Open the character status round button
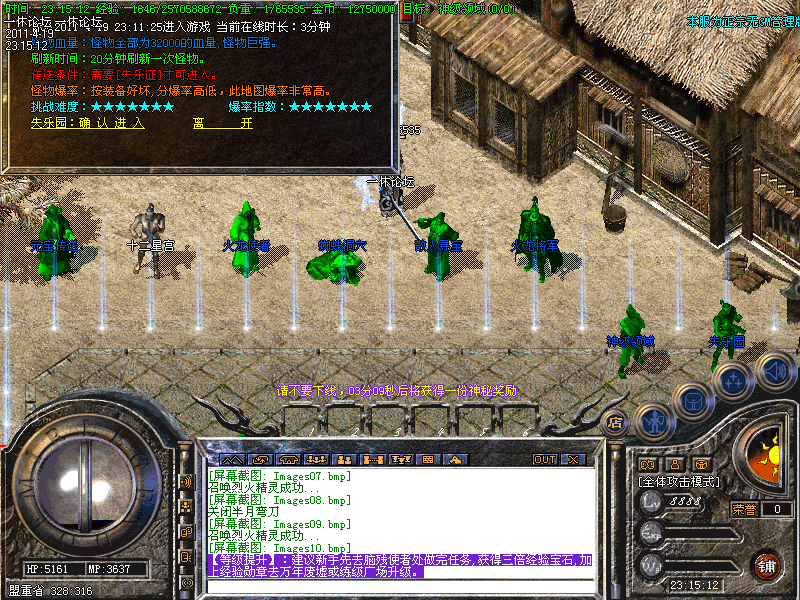 click(x=653, y=421)
